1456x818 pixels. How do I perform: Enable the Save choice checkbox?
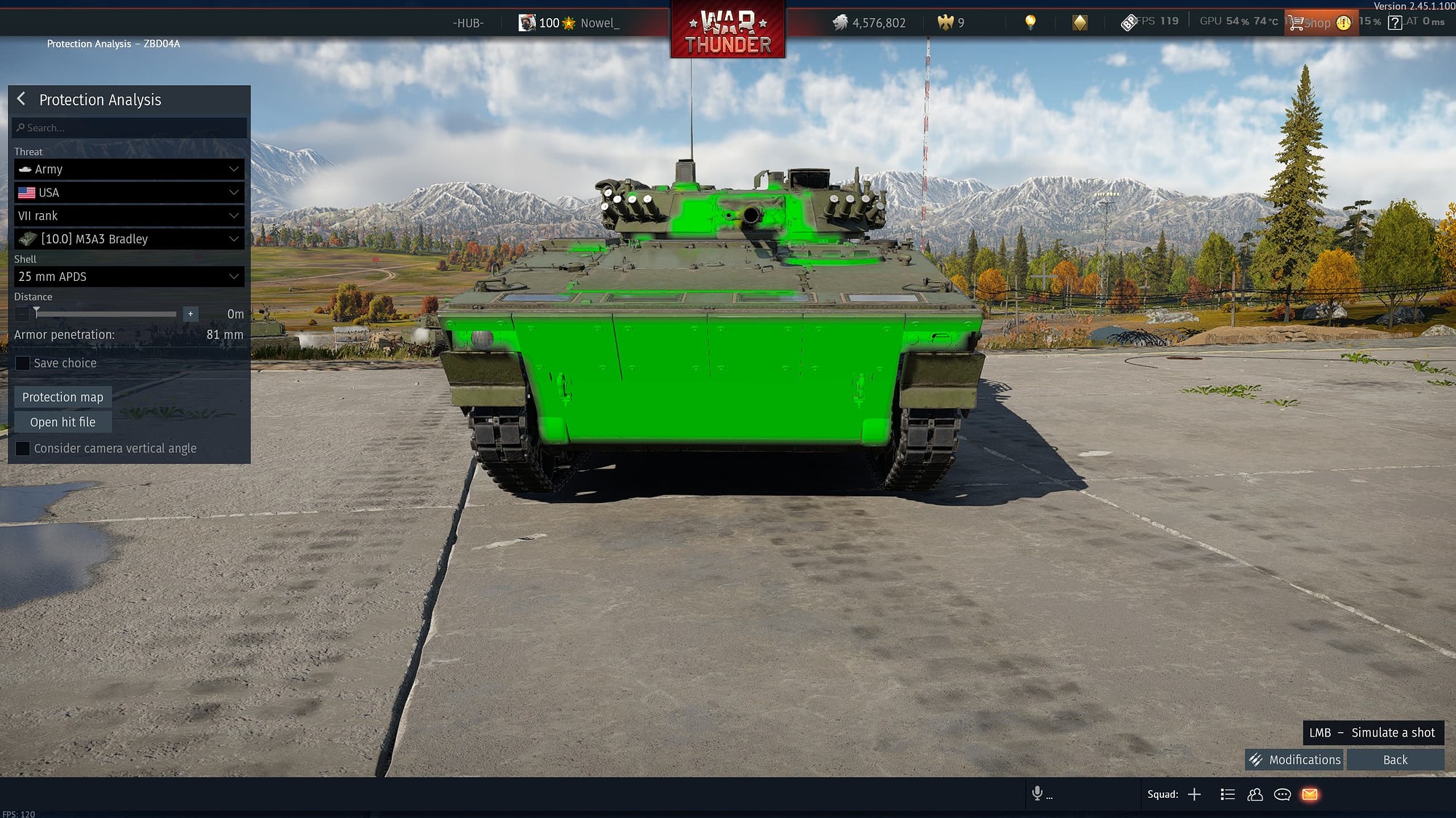(x=23, y=362)
